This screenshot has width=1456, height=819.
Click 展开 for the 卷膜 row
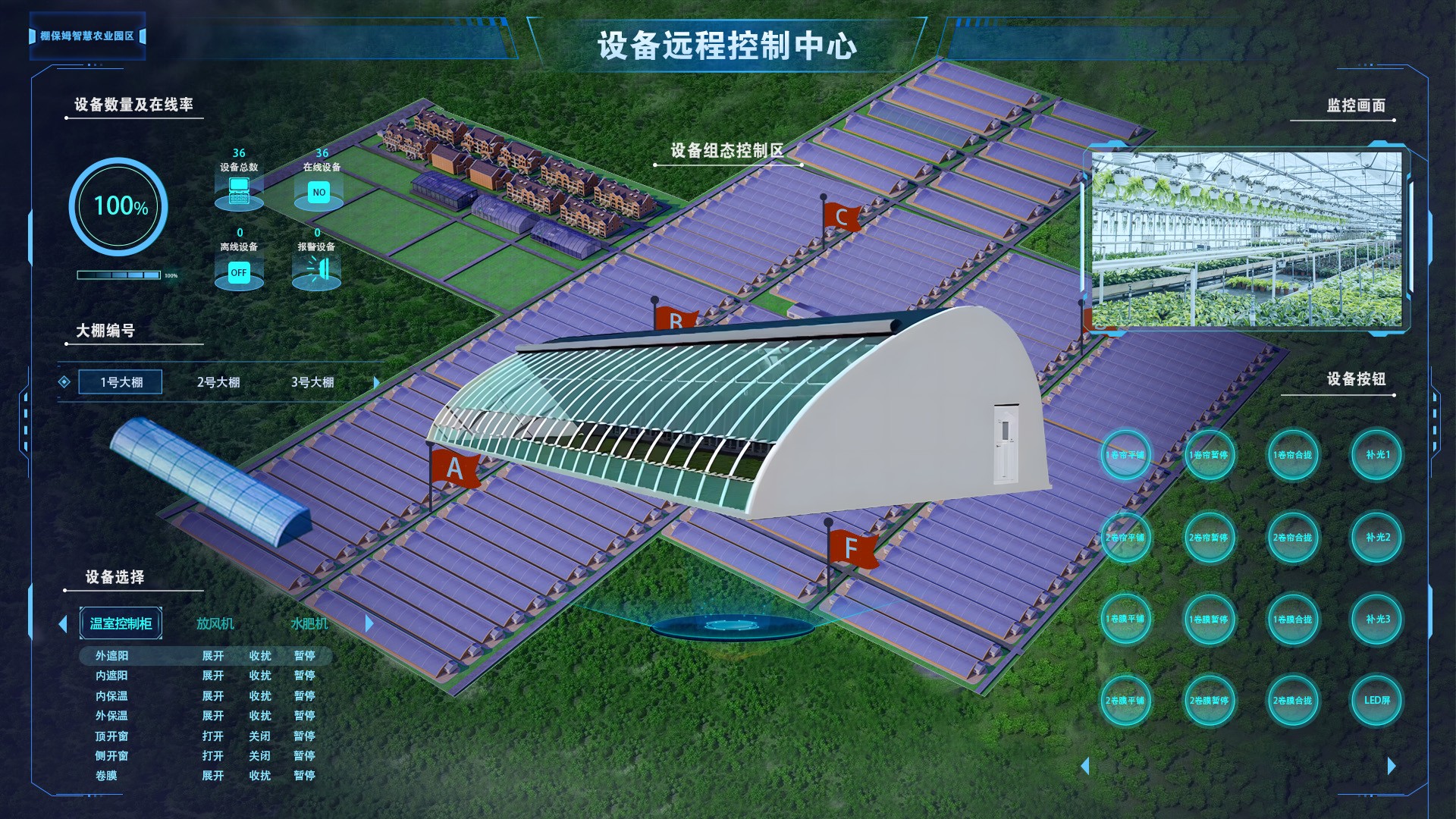click(212, 776)
